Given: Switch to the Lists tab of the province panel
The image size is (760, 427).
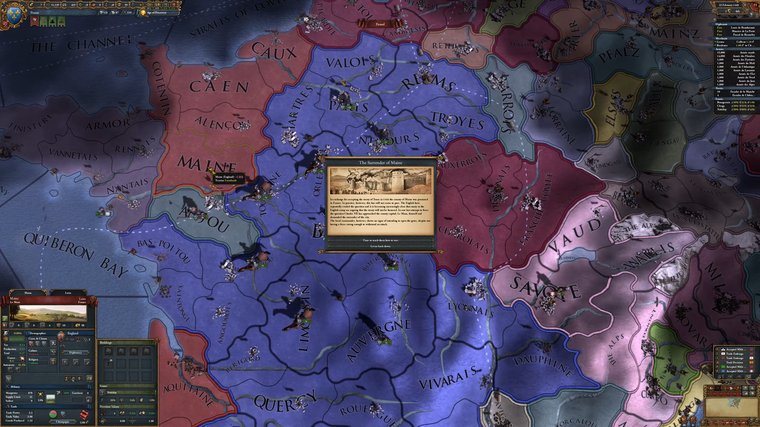Looking at the screenshot, I should 68,294.
